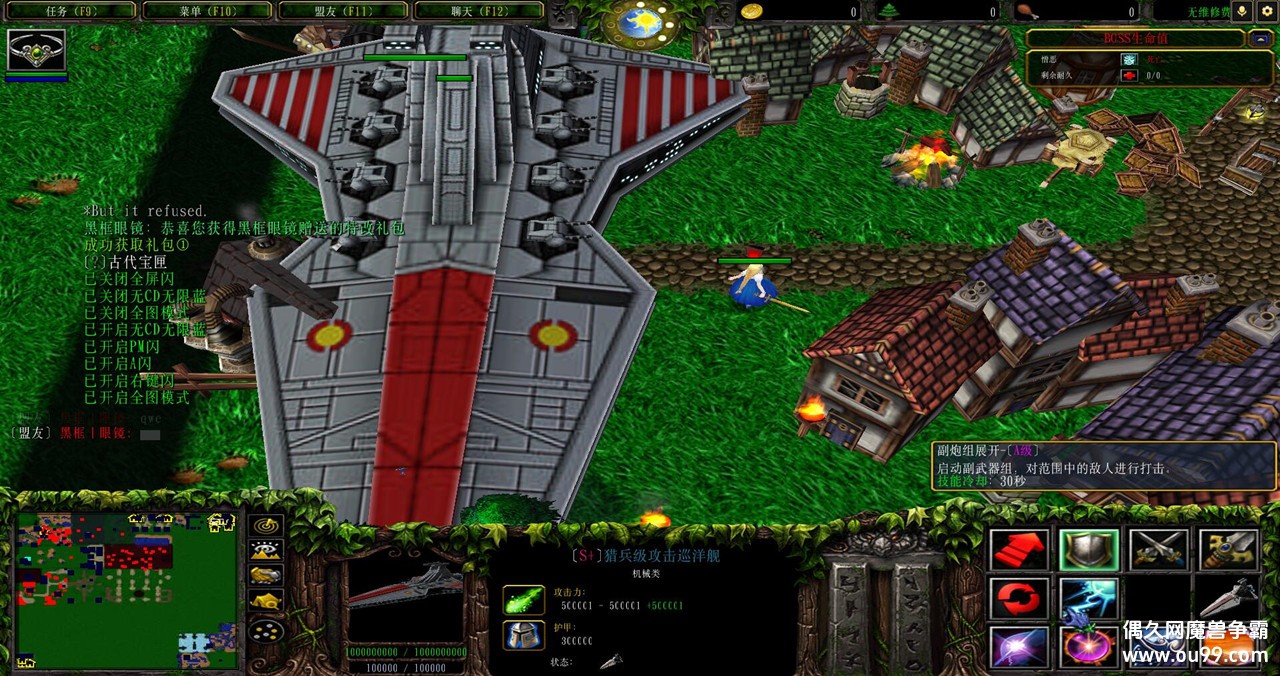Collapse the BOSS生命值 board
The width and height of the screenshot is (1280, 676).
click(x=1259, y=39)
